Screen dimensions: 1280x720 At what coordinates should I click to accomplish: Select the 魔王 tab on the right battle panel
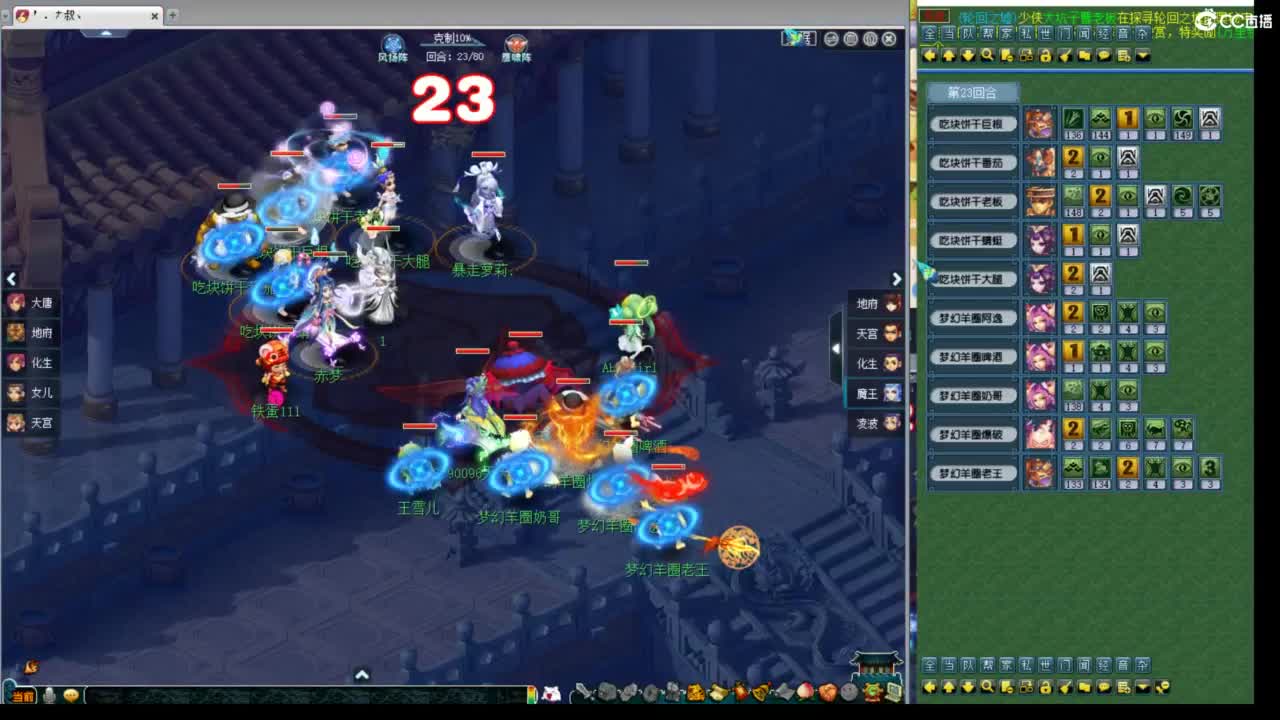pyautogui.click(x=872, y=394)
